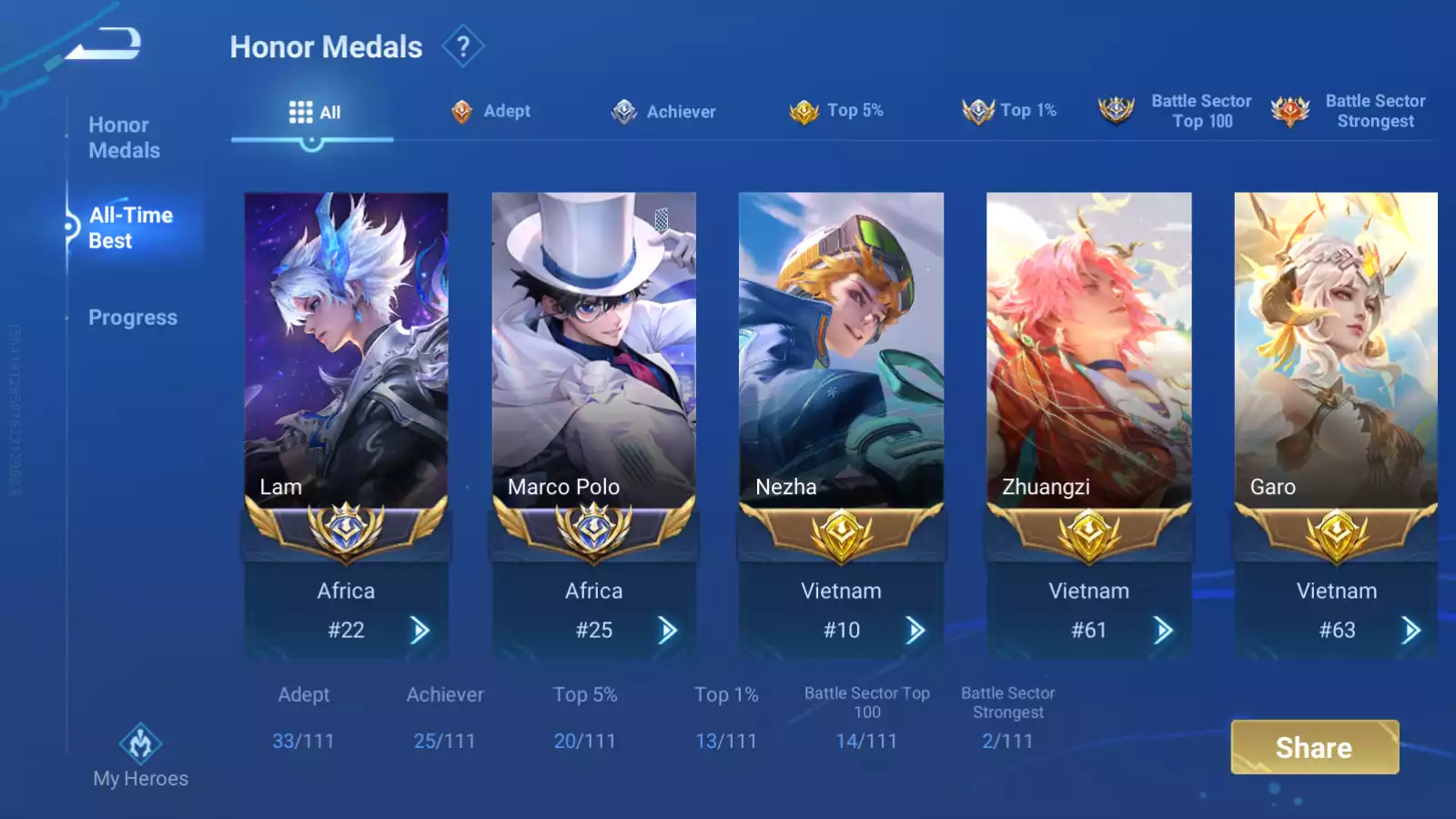Open the Honor Medals help question mark
Screen dimensions: 1456x819
point(462,46)
